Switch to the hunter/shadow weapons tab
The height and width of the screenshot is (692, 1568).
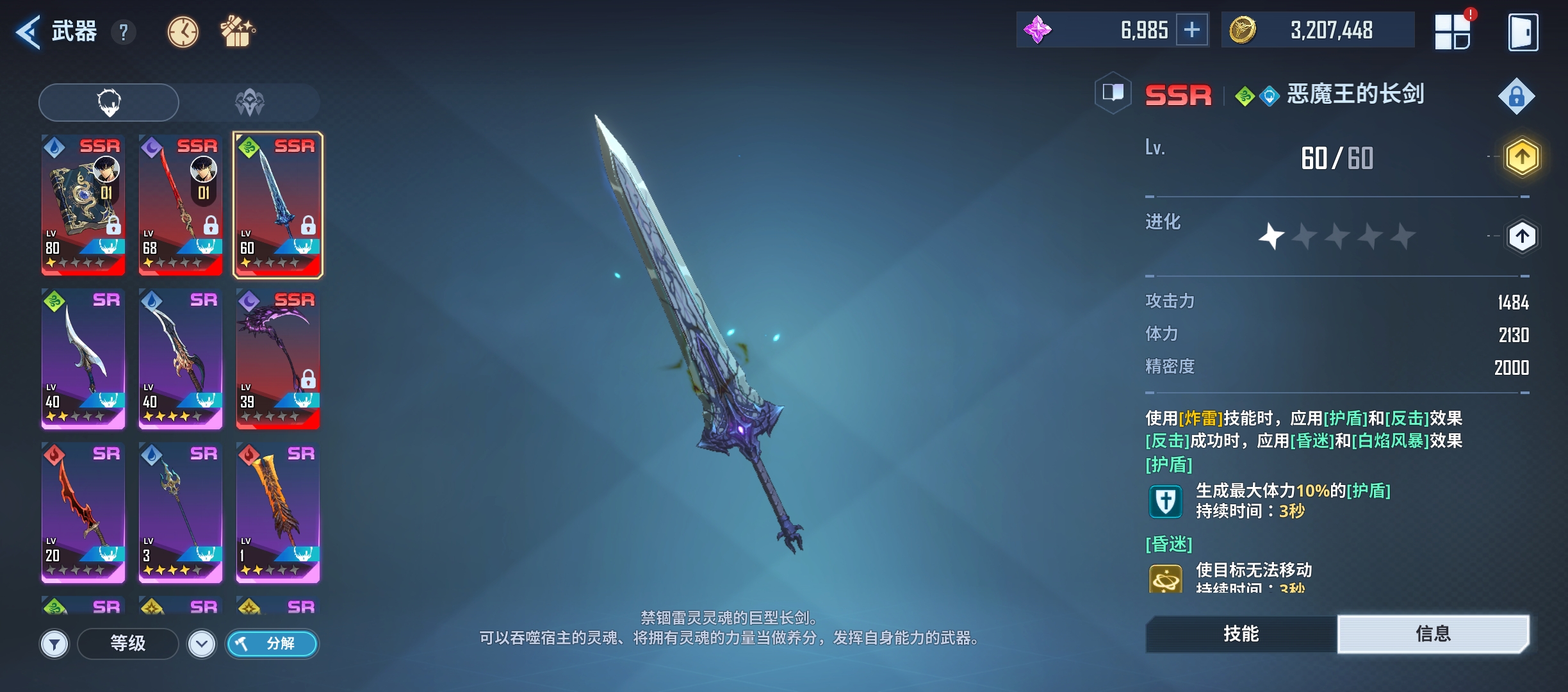pos(251,102)
